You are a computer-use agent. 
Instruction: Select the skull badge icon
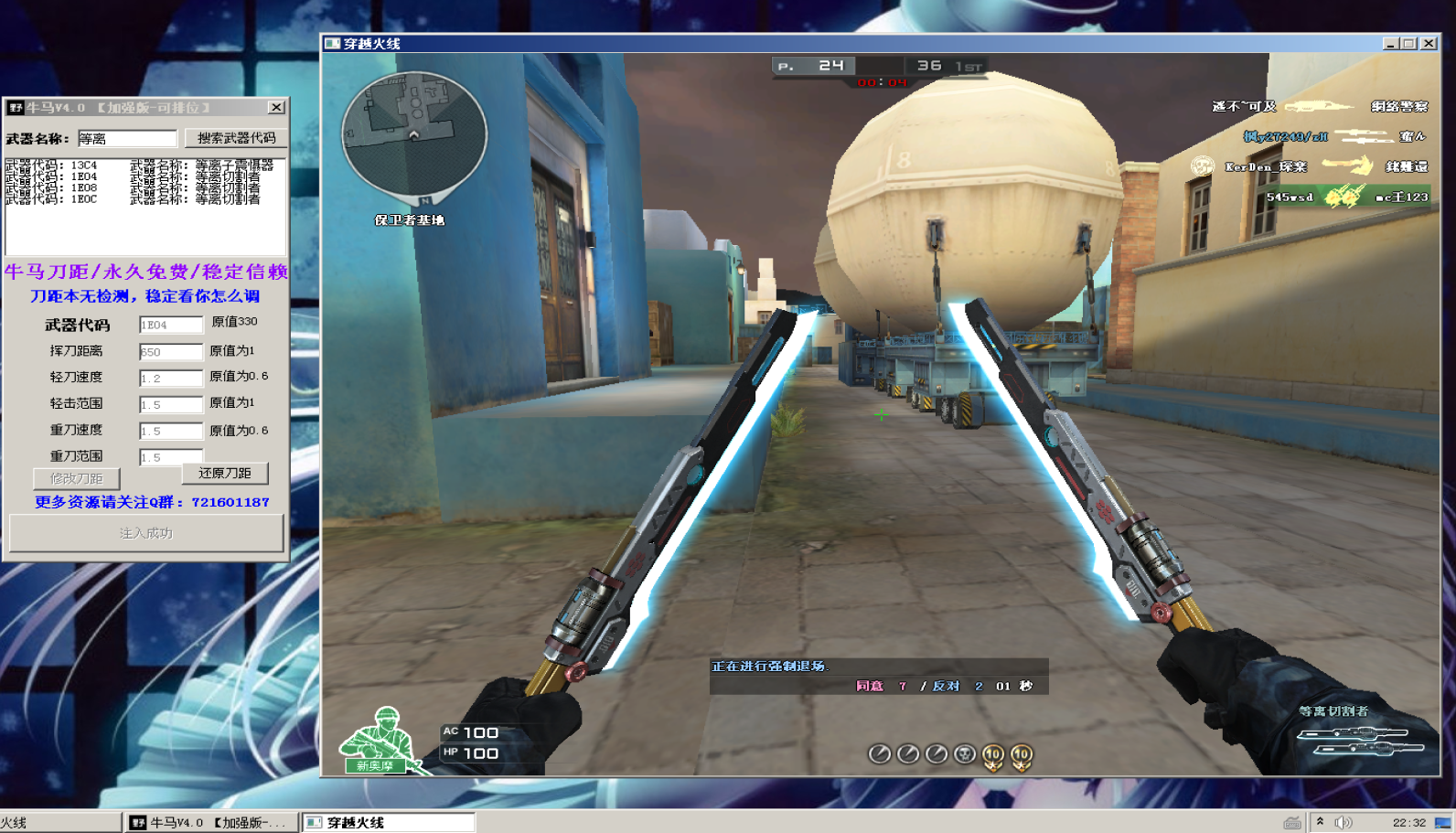click(964, 754)
